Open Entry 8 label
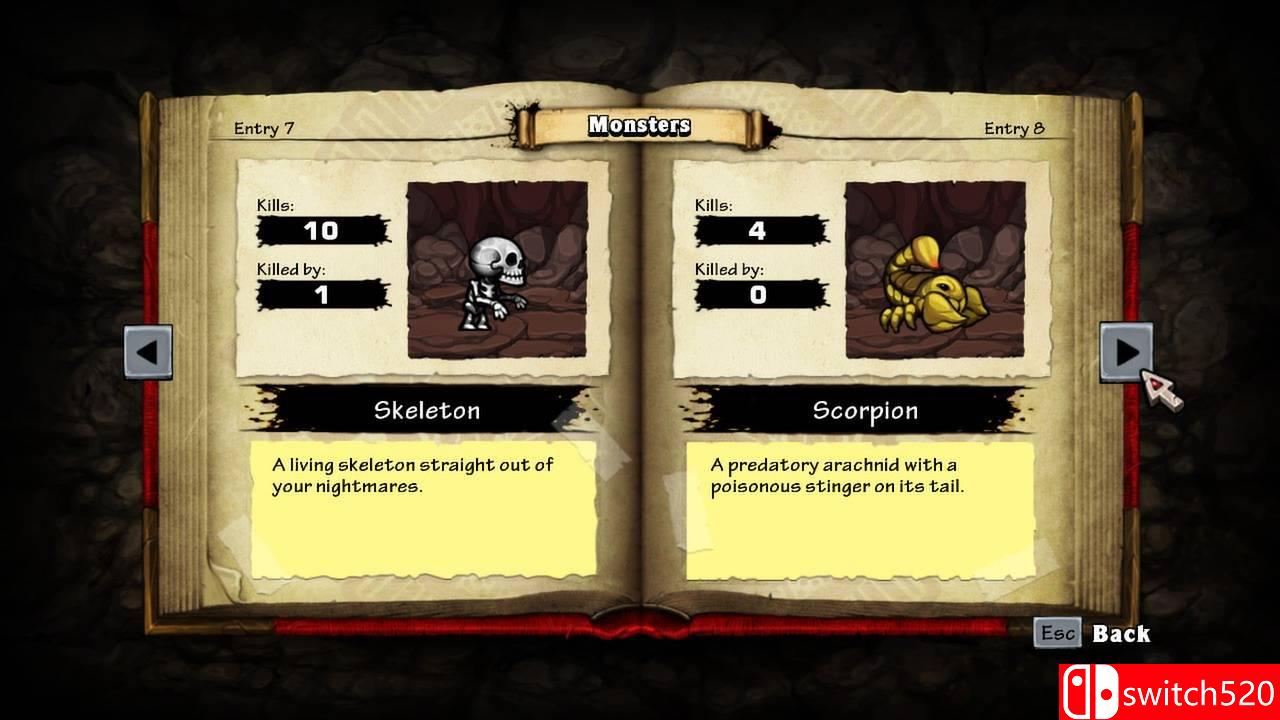Image resolution: width=1280 pixels, height=720 pixels. click(x=1015, y=128)
